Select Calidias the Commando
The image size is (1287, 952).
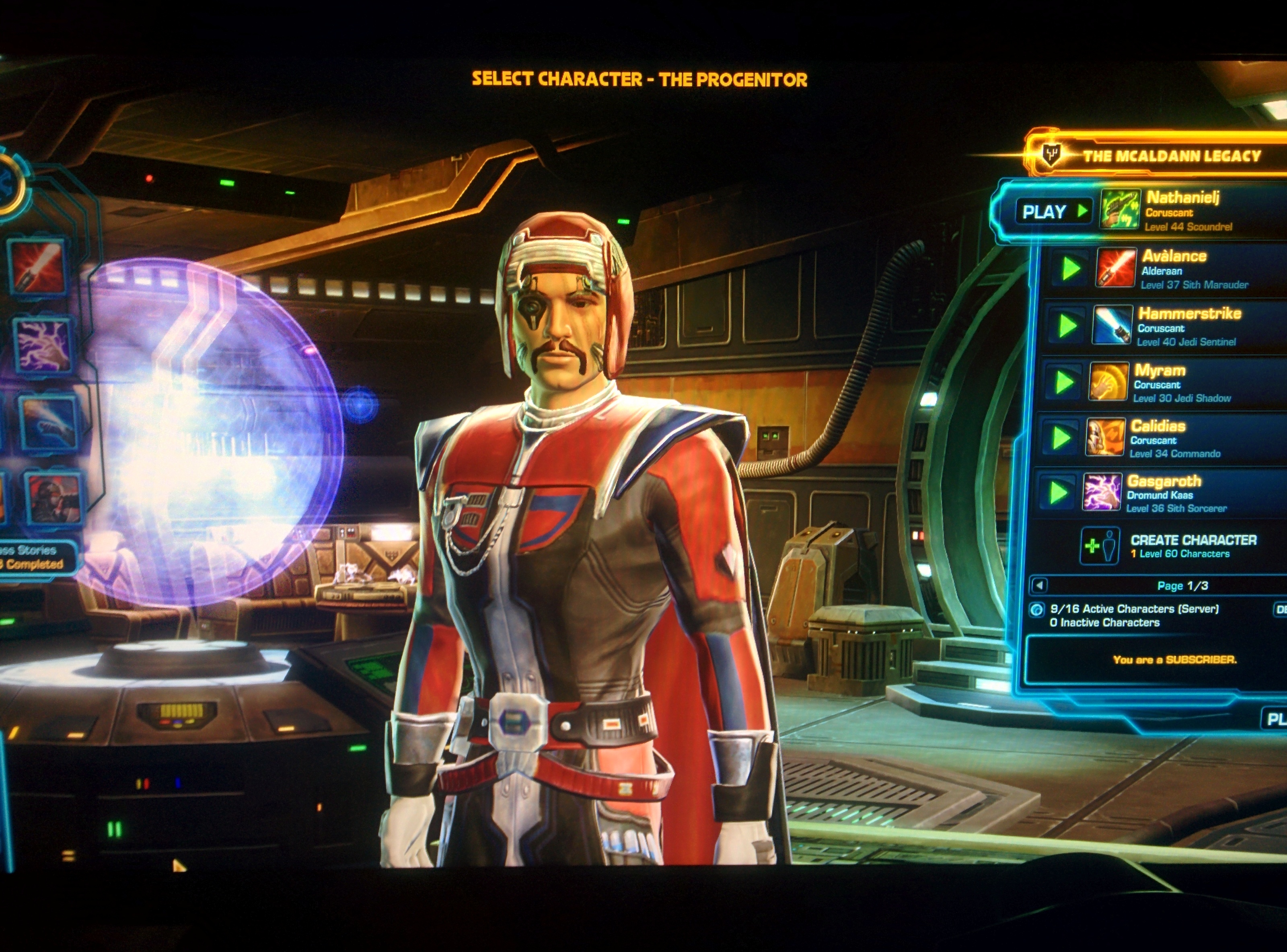pos(1176,439)
